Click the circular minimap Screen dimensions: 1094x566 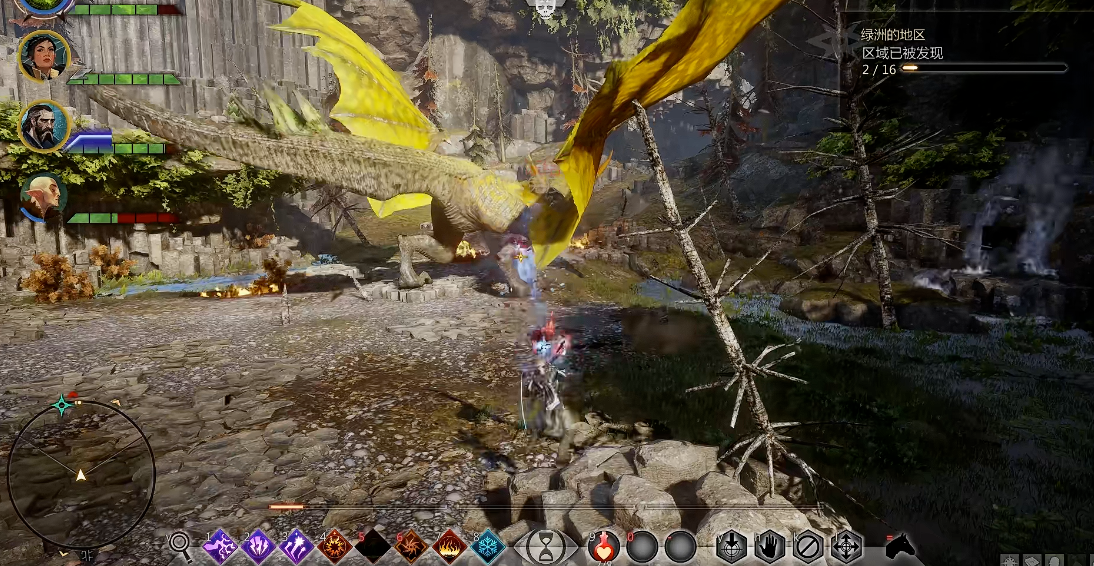pos(81,474)
